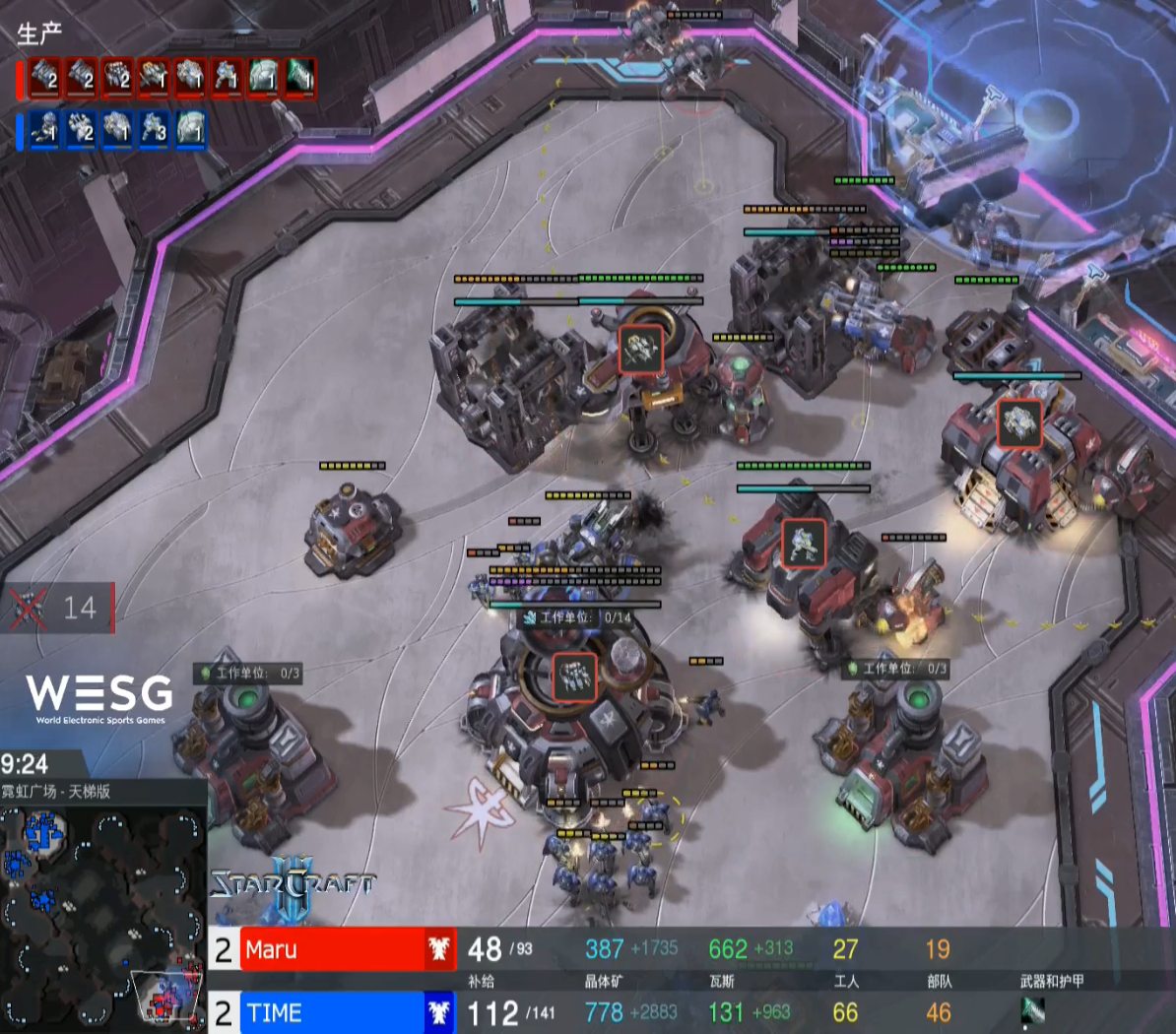Click the first unit icon in blue production row
The height and width of the screenshot is (1034, 1176).
(44, 130)
